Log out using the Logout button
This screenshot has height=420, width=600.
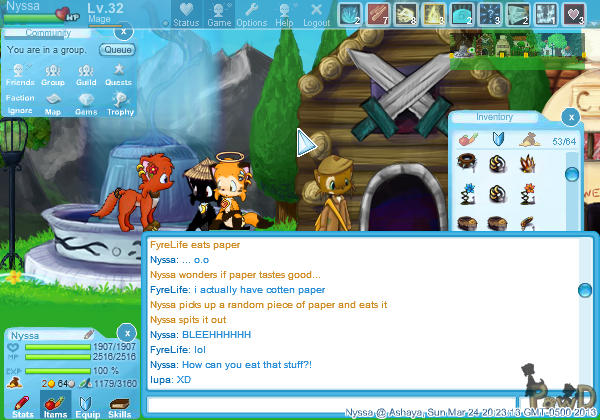point(316,15)
